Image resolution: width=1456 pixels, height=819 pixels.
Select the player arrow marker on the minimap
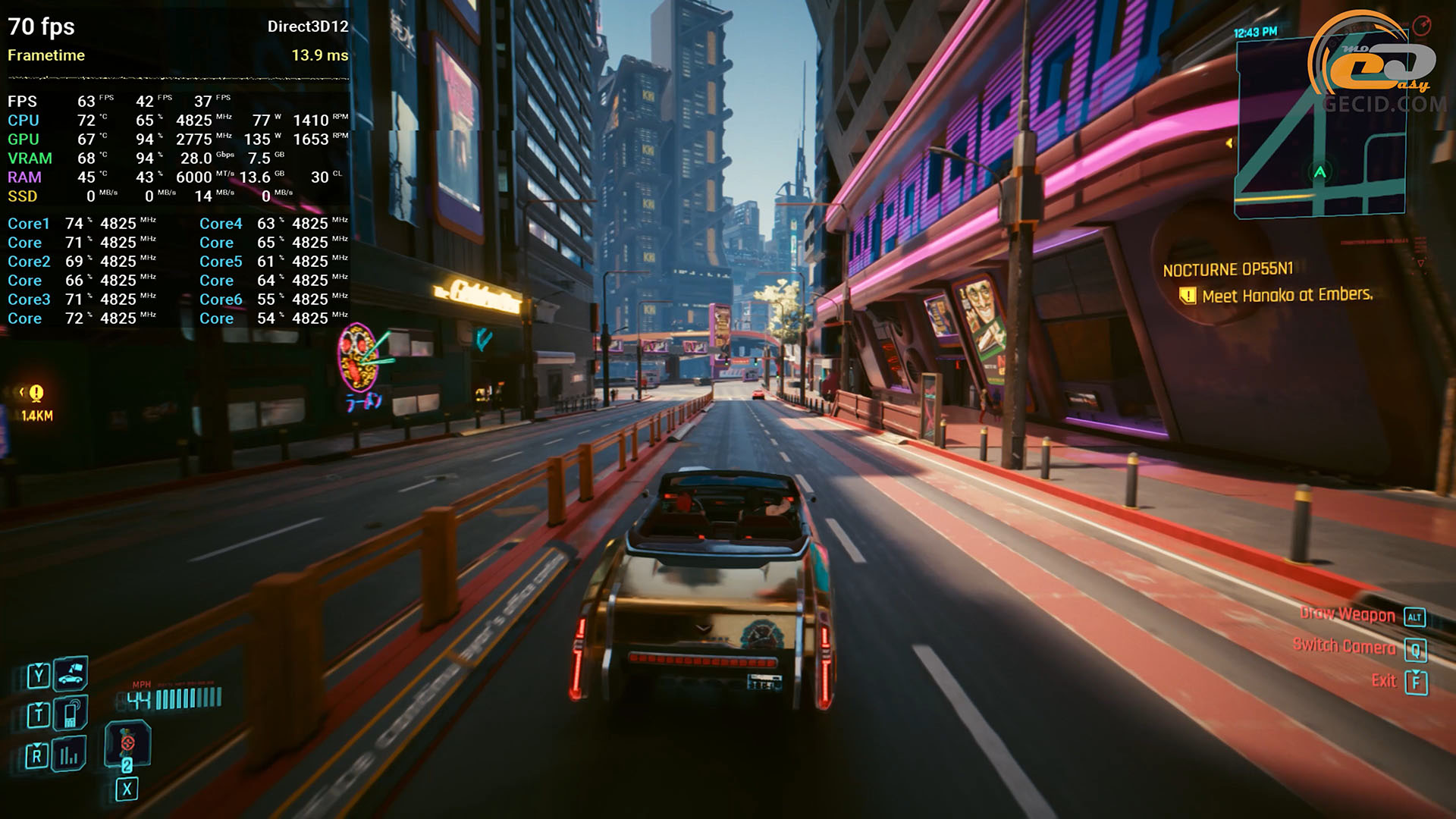[1319, 172]
